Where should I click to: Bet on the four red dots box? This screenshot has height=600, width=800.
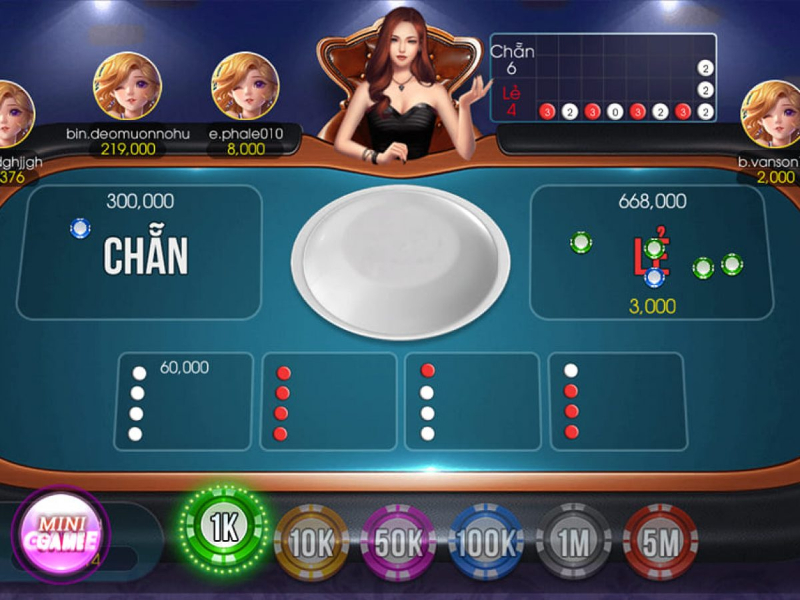point(328,402)
